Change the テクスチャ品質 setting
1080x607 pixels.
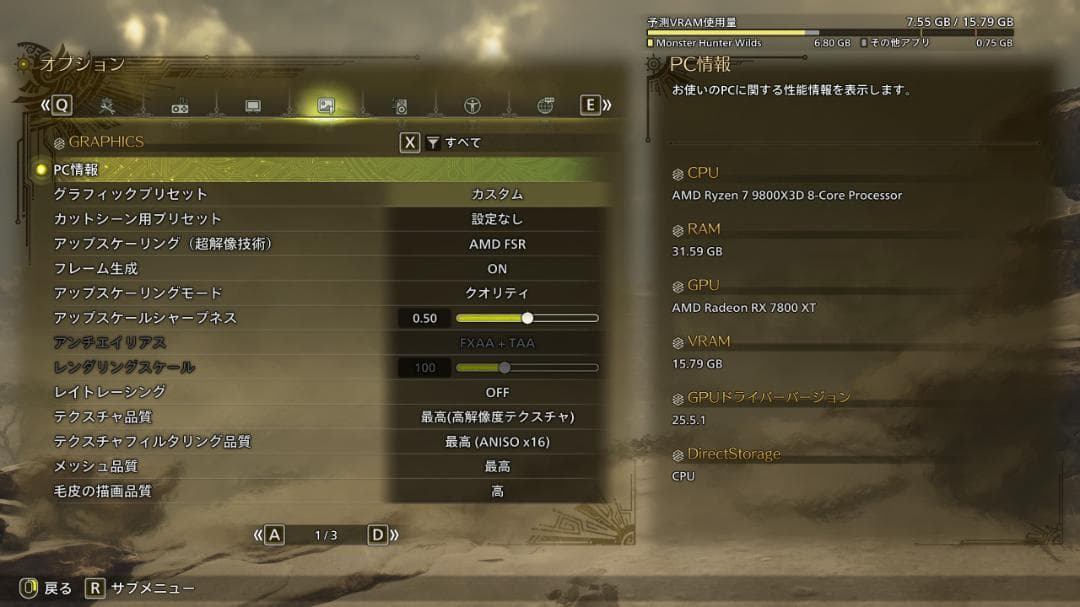[x=497, y=417]
